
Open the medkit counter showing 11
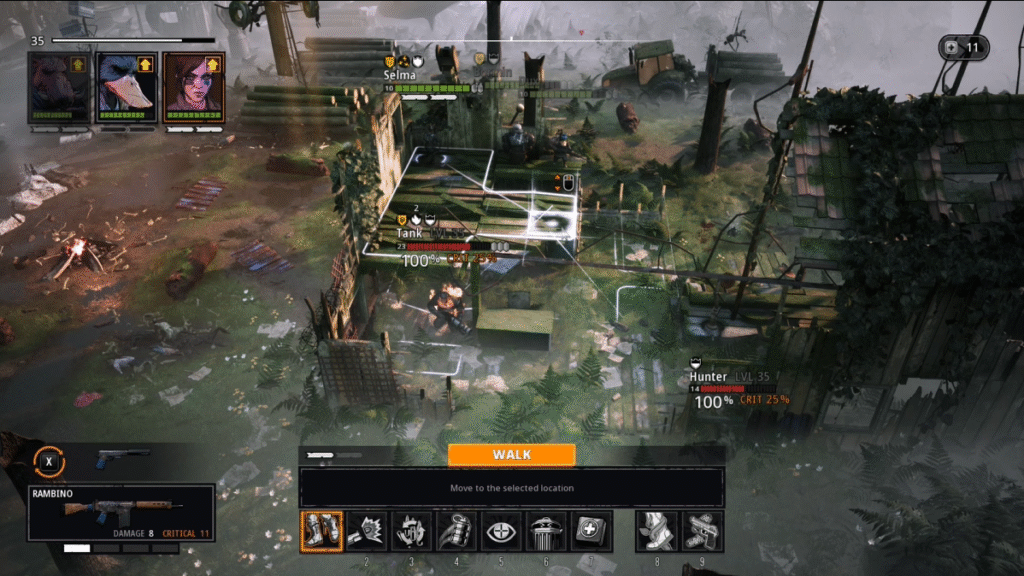pyautogui.click(x=963, y=47)
